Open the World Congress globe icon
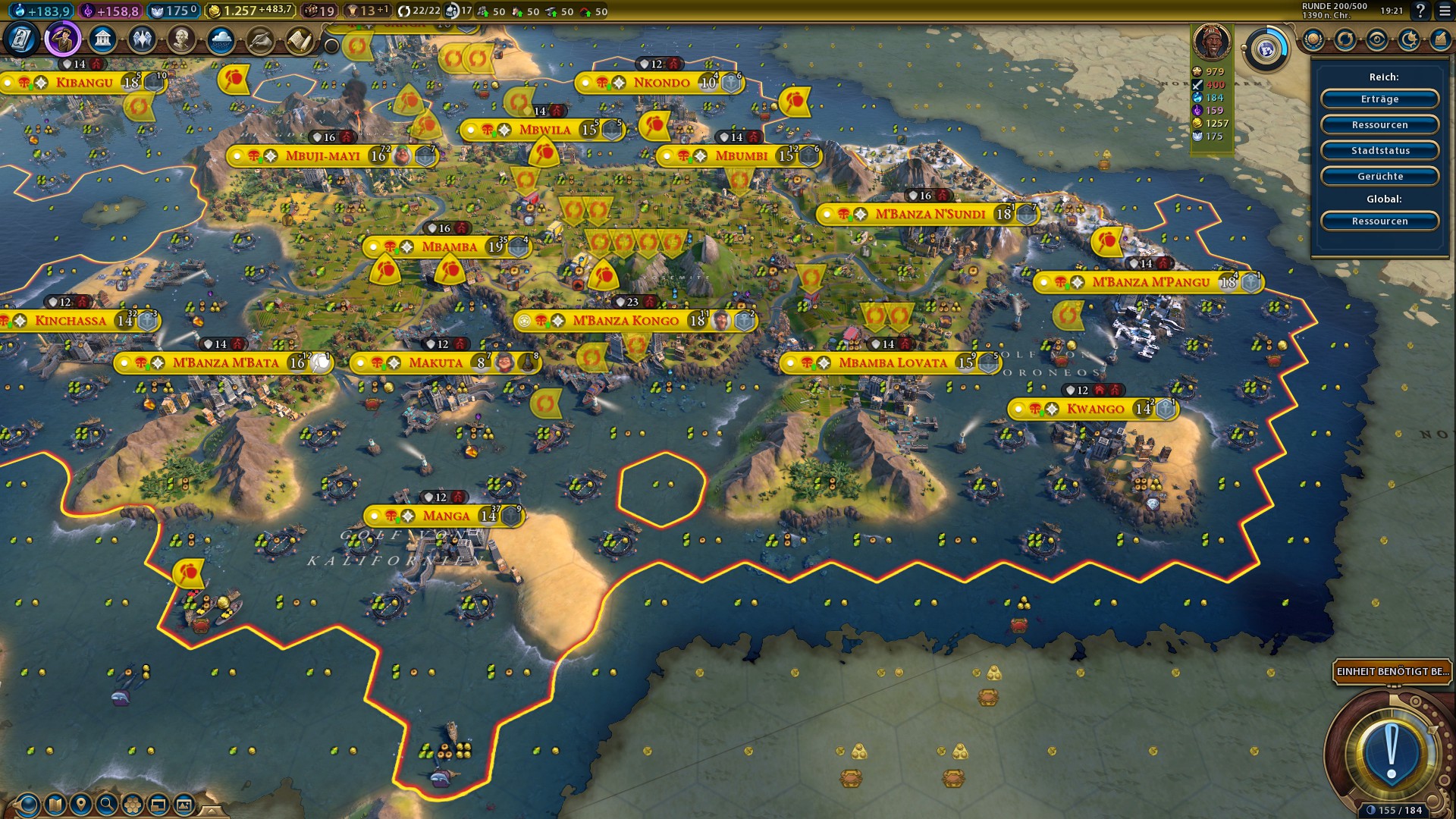Viewport: 1456px width, 819px height. point(1266,50)
